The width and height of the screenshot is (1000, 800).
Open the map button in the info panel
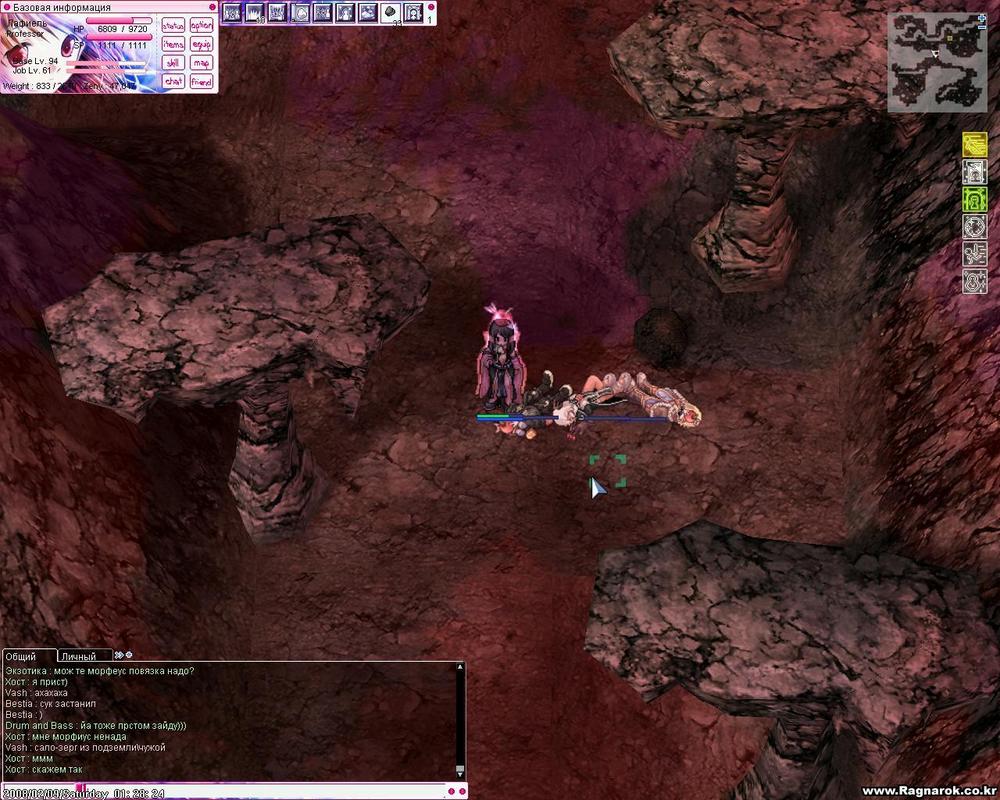coord(201,62)
